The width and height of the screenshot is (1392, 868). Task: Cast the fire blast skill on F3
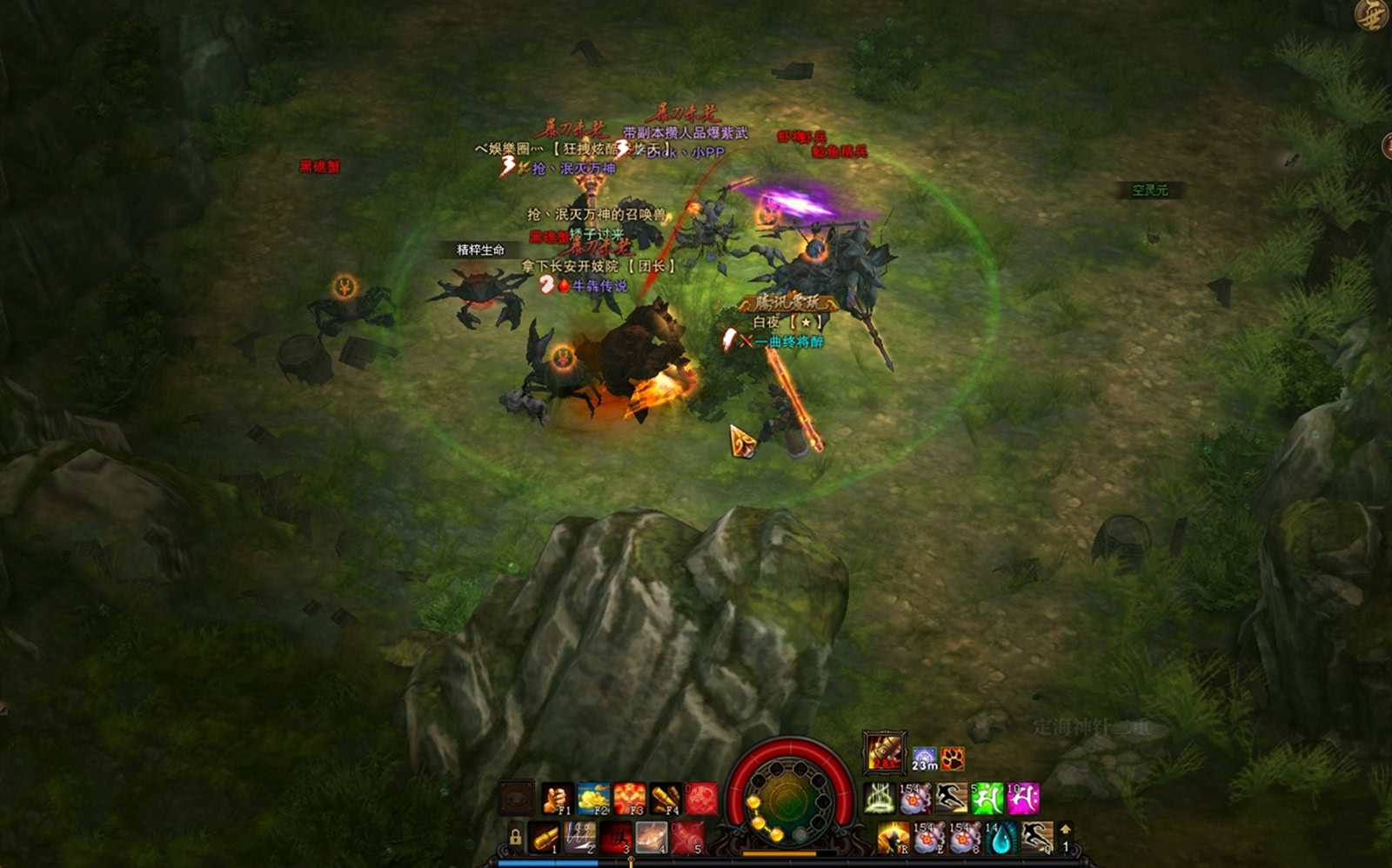(x=630, y=798)
